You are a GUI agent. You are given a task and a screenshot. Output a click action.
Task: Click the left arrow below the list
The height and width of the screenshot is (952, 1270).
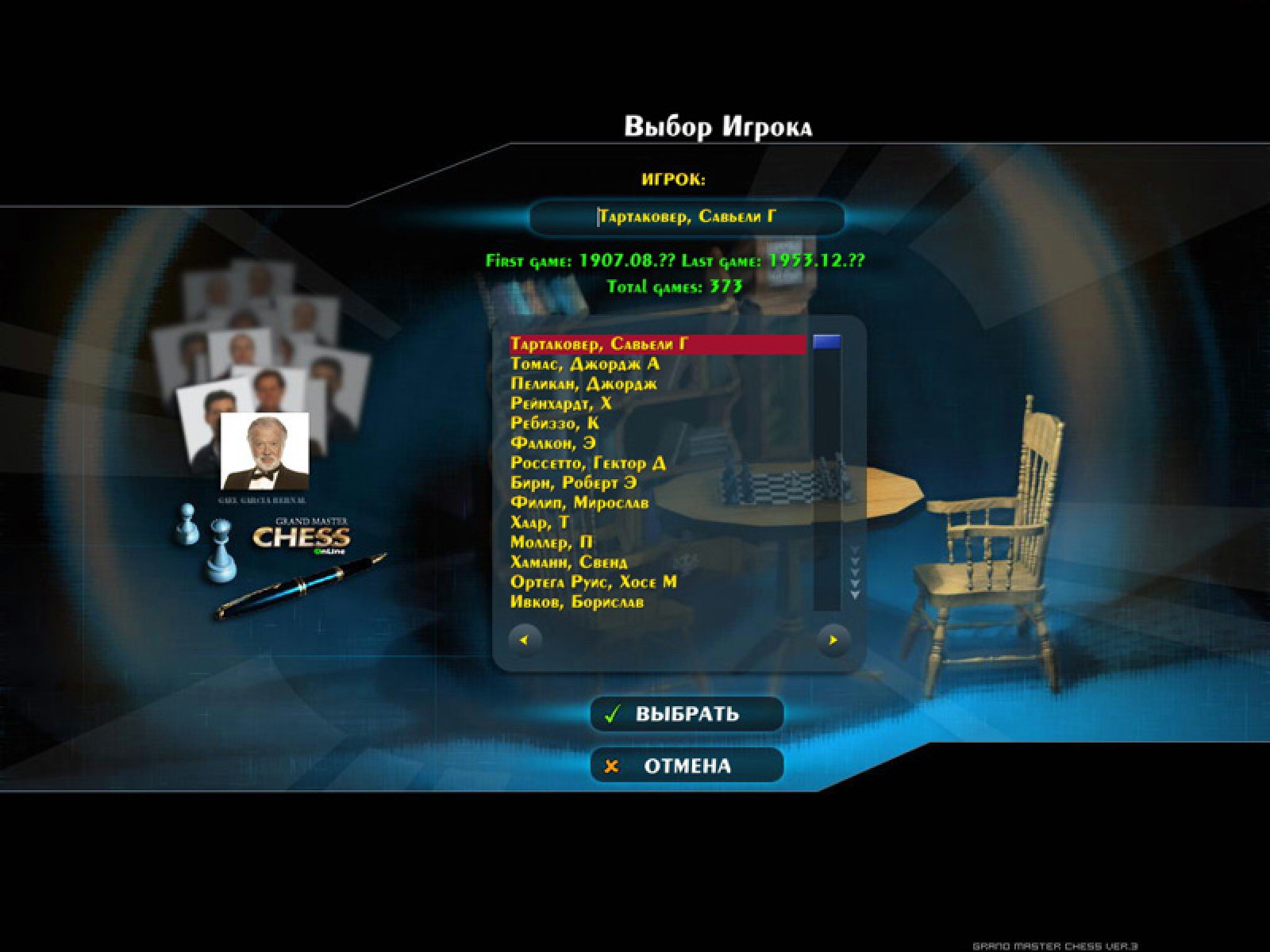point(525,639)
